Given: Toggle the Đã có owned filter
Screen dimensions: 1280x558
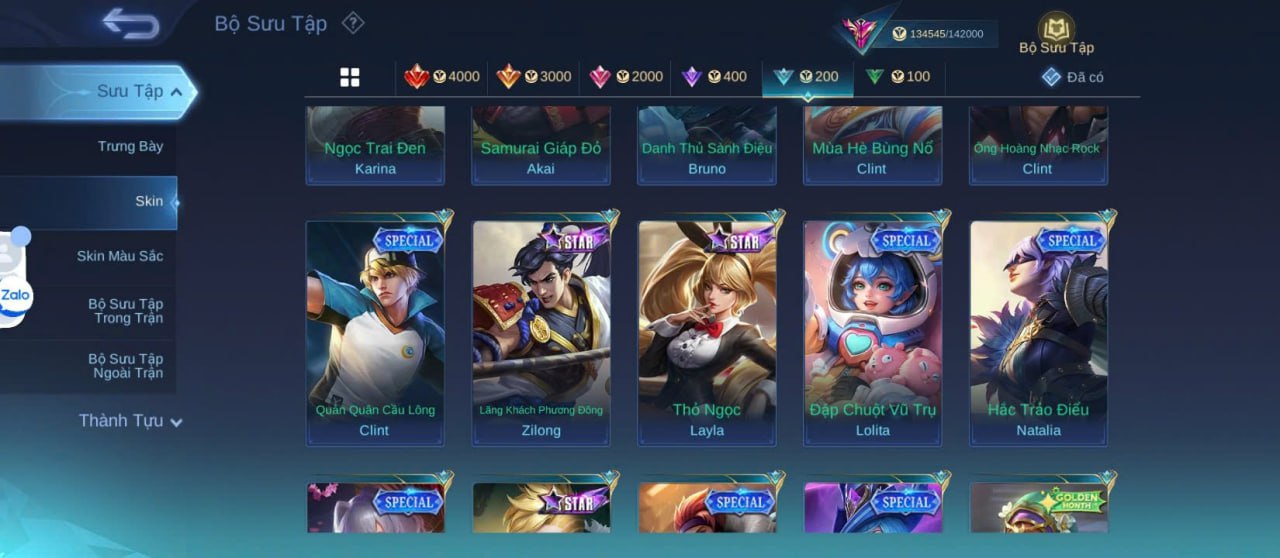Looking at the screenshot, I should (1072, 77).
